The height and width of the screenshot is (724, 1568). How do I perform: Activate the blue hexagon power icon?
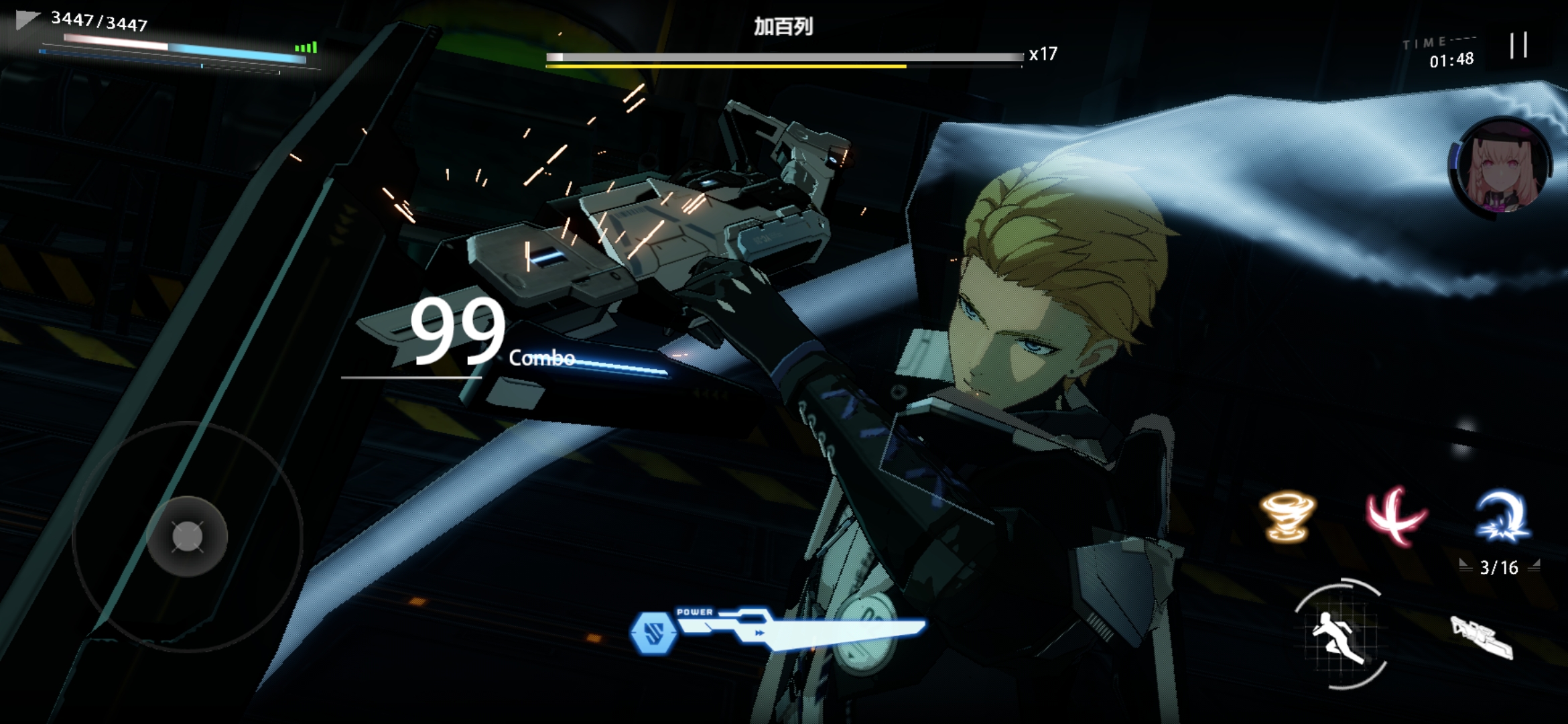coord(653,631)
